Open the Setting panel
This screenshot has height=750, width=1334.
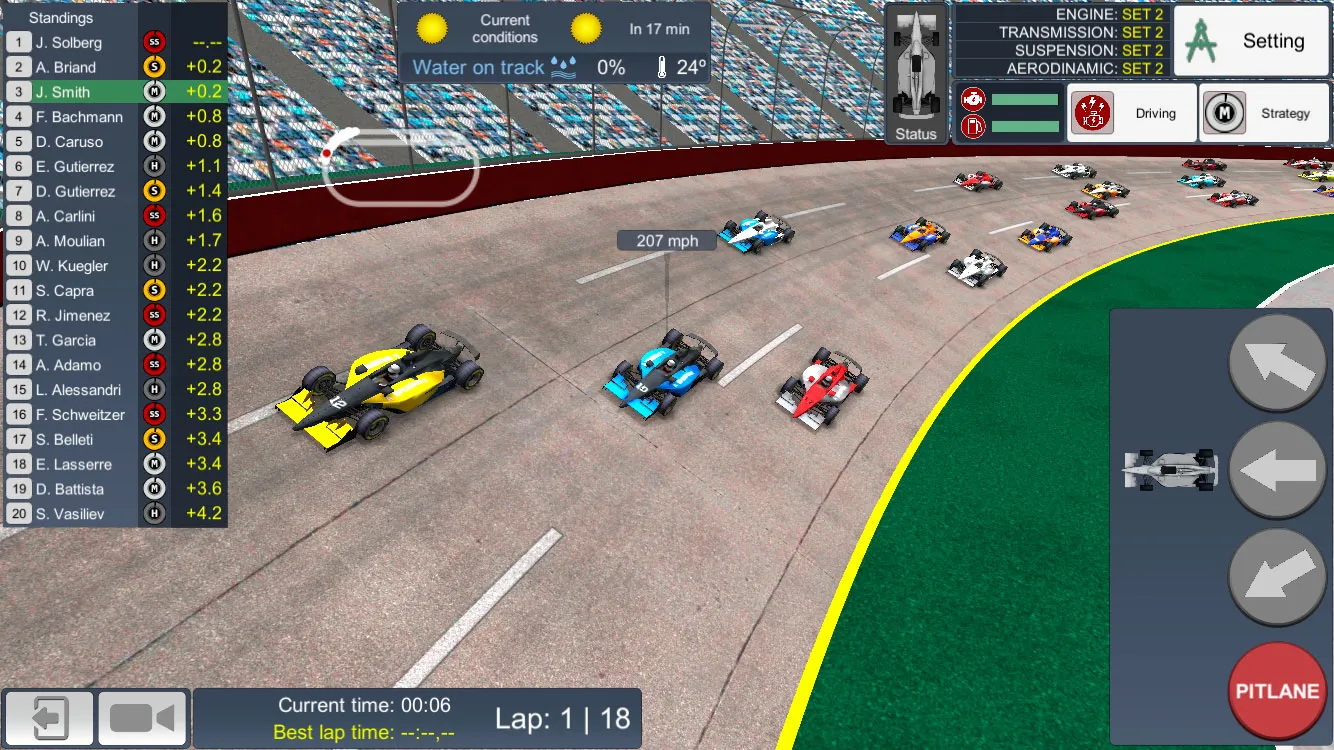click(x=1250, y=41)
